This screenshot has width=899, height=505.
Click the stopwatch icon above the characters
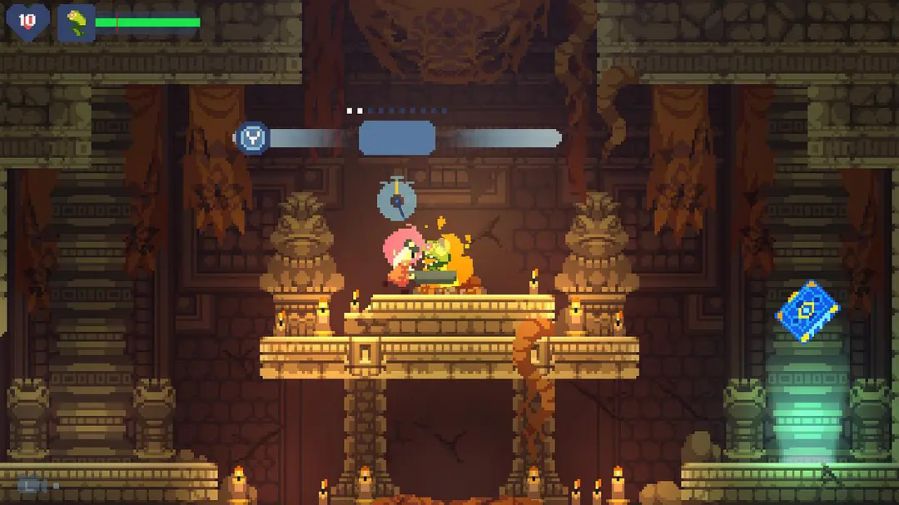point(397,199)
